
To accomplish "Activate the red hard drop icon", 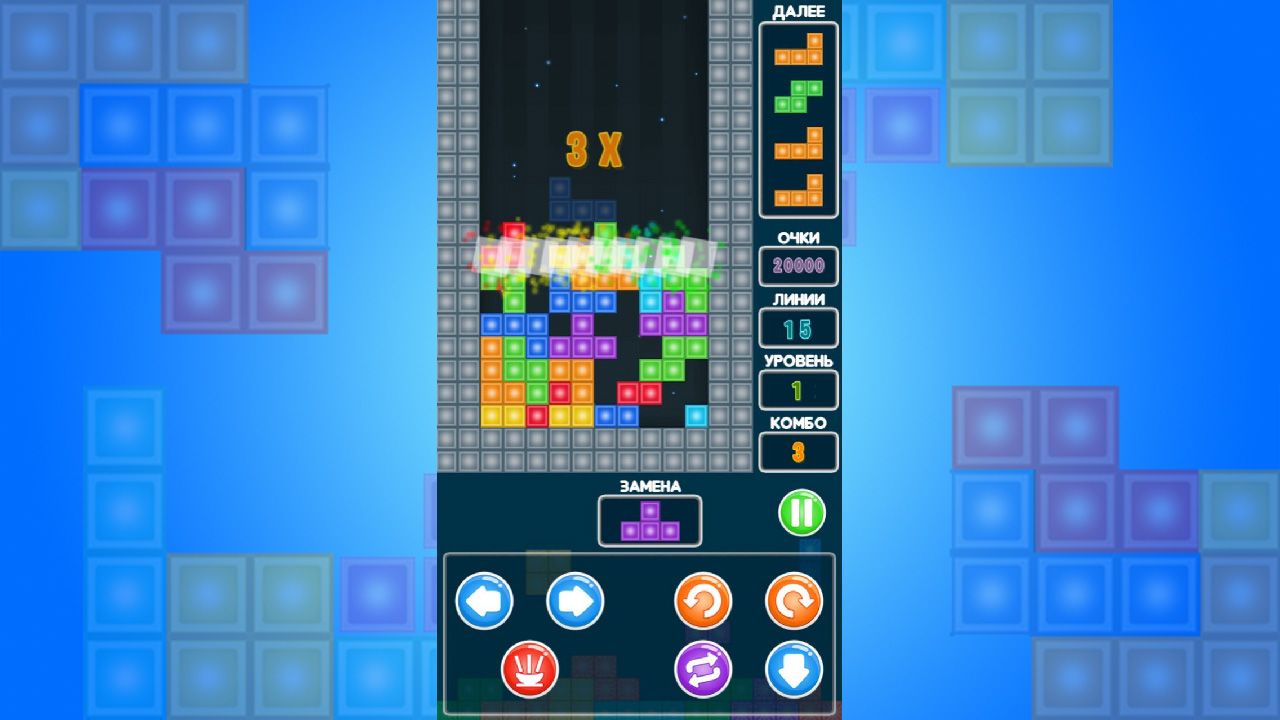I will click(529, 669).
